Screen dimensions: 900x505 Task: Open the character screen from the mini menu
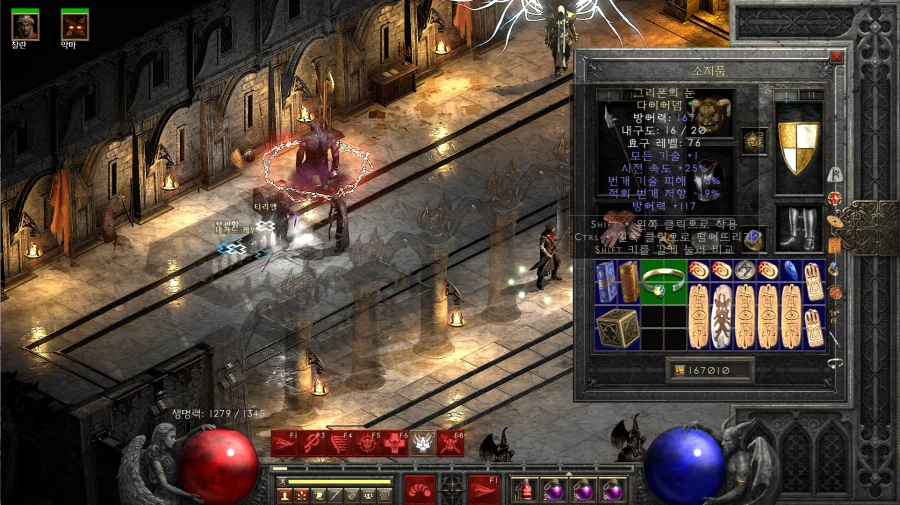tap(284, 495)
